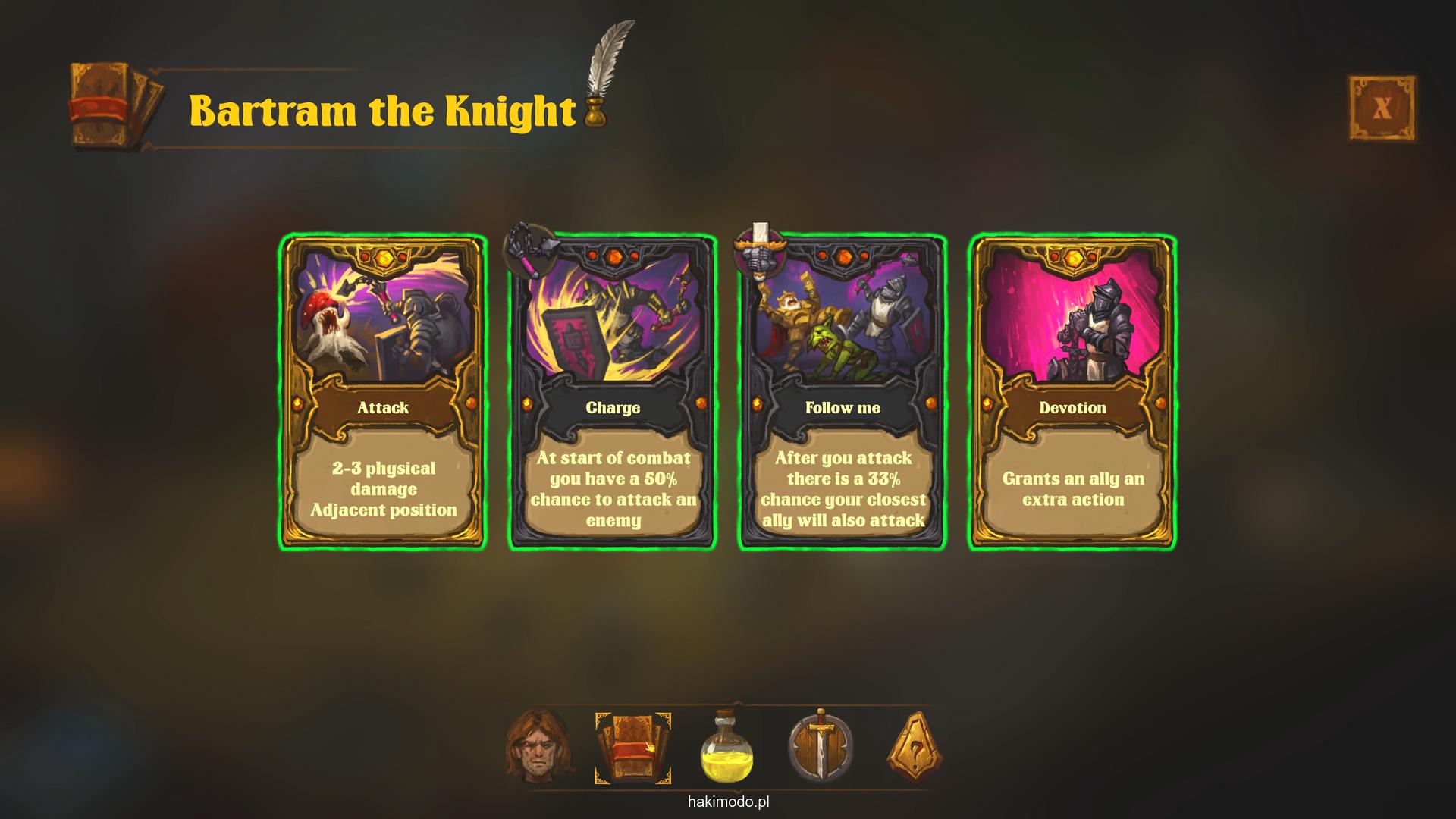Show the sword and shield equipment tab
1456x819 pixels.
(821, 747)
